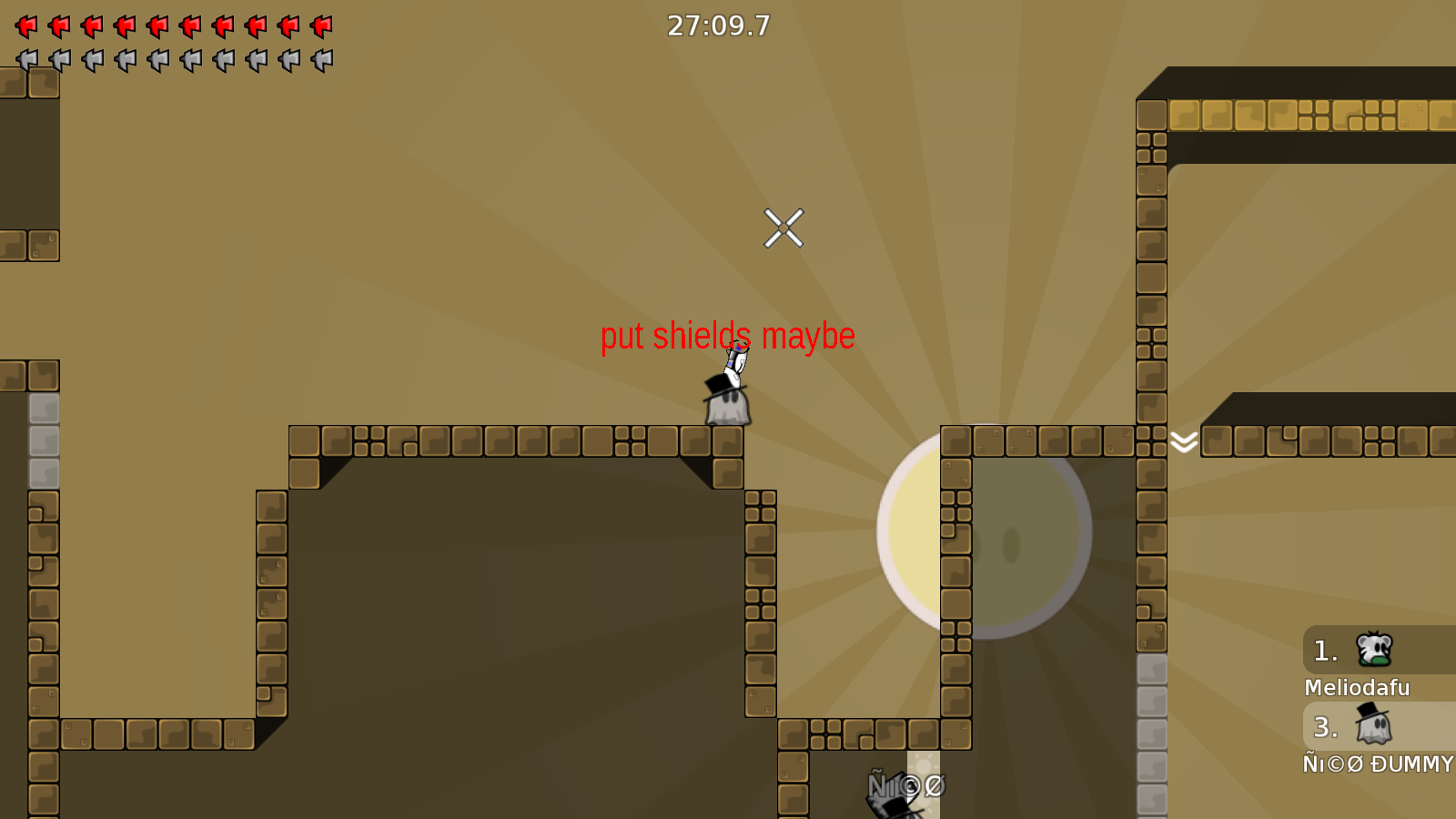Click Meliodafu's koala avatar
The image size is (1456, 819).
(x=1374, y=650)
